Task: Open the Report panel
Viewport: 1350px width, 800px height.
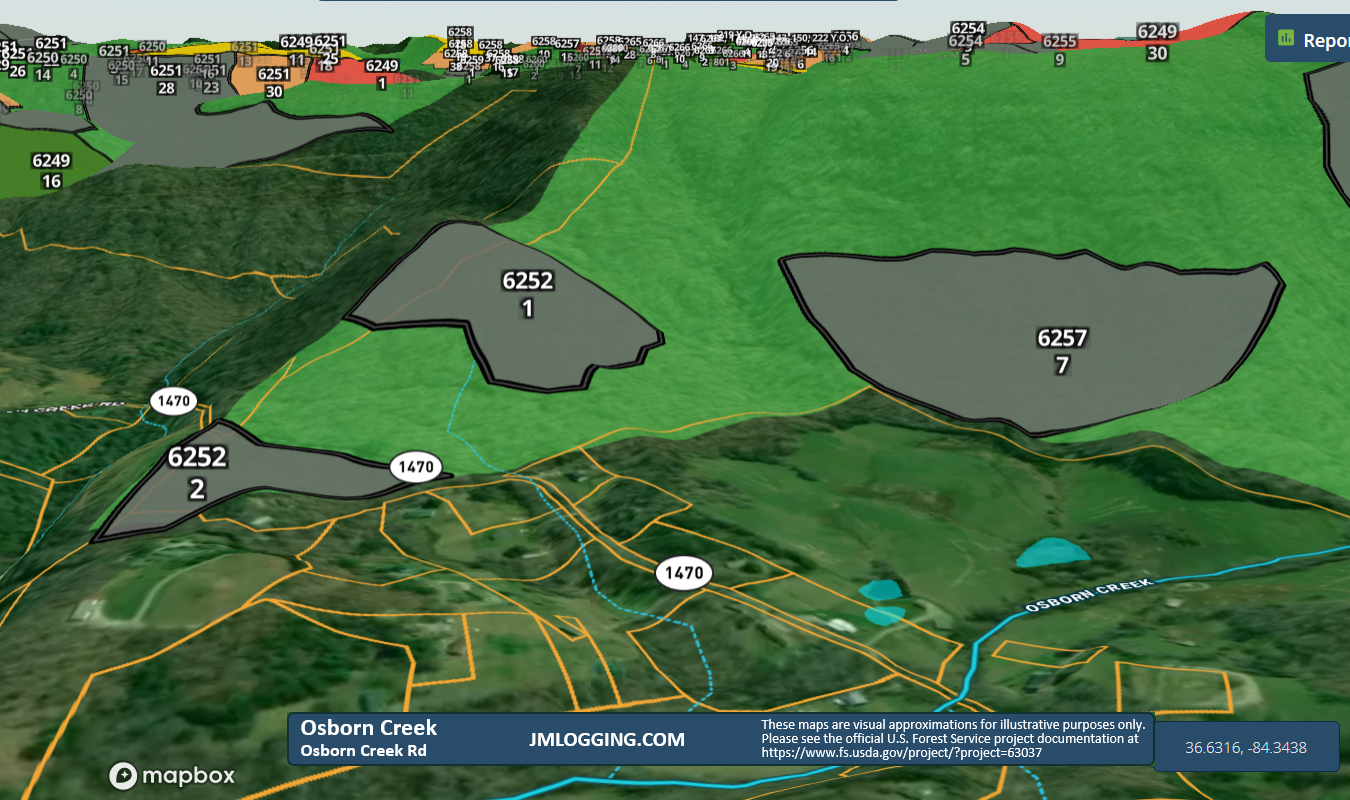Action: 1320,40
